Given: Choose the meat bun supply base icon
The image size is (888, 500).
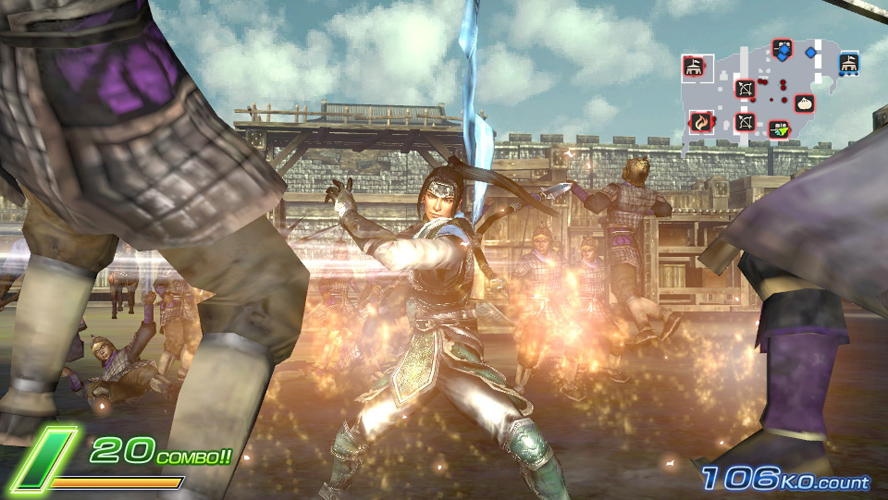Looking at the screenshot, I should click(x=803, y=102).
